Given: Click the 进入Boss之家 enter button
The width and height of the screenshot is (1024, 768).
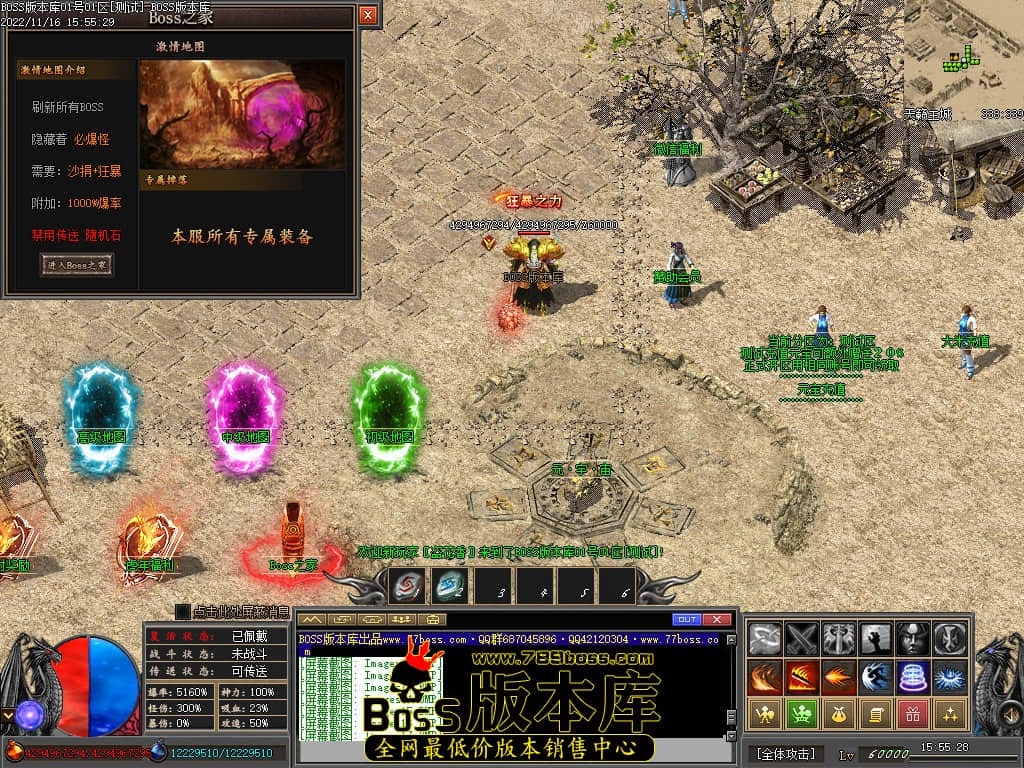Looking at the screenshot, I should click(77, 265).
